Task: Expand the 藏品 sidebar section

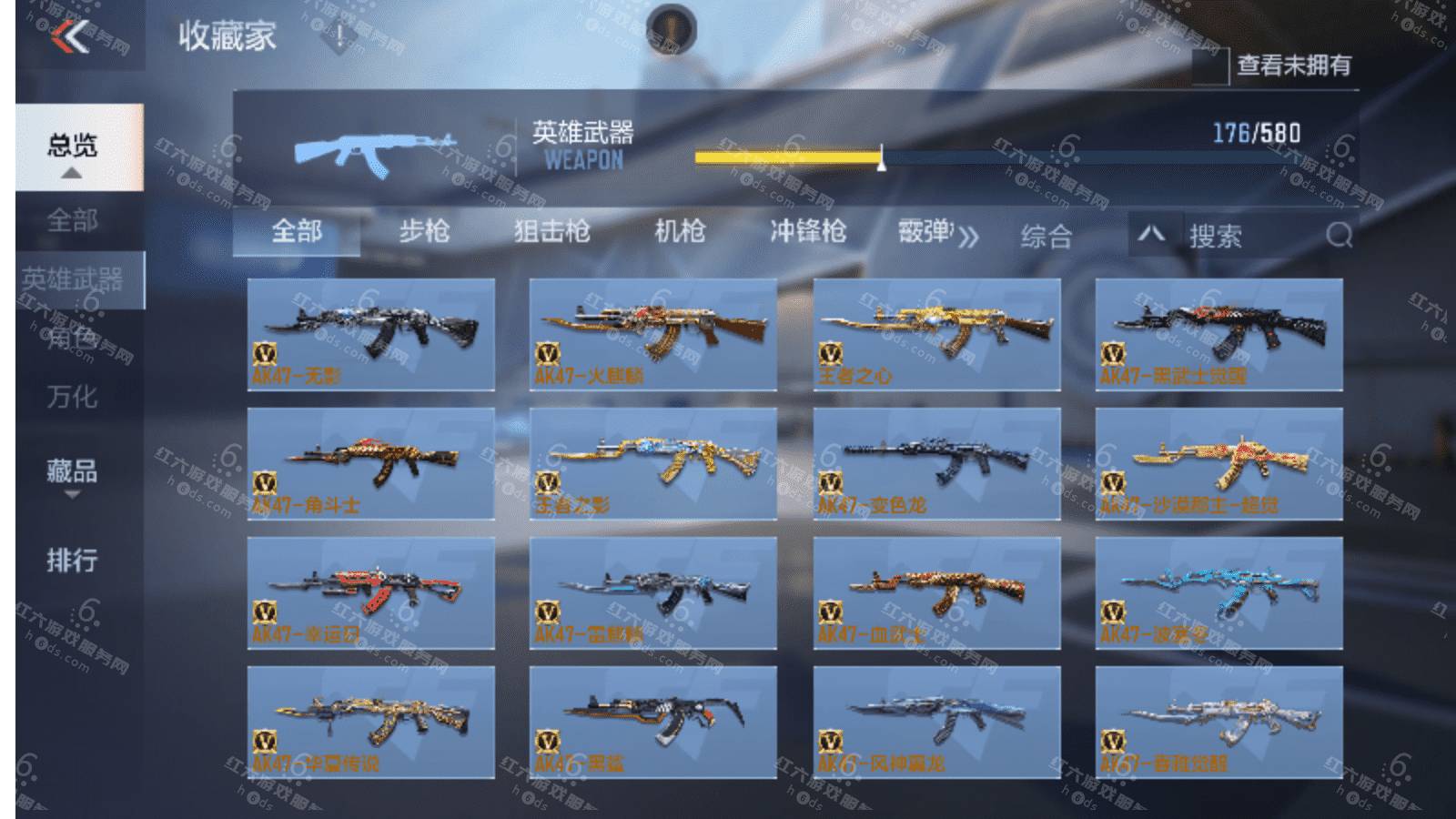Action: 73,473
